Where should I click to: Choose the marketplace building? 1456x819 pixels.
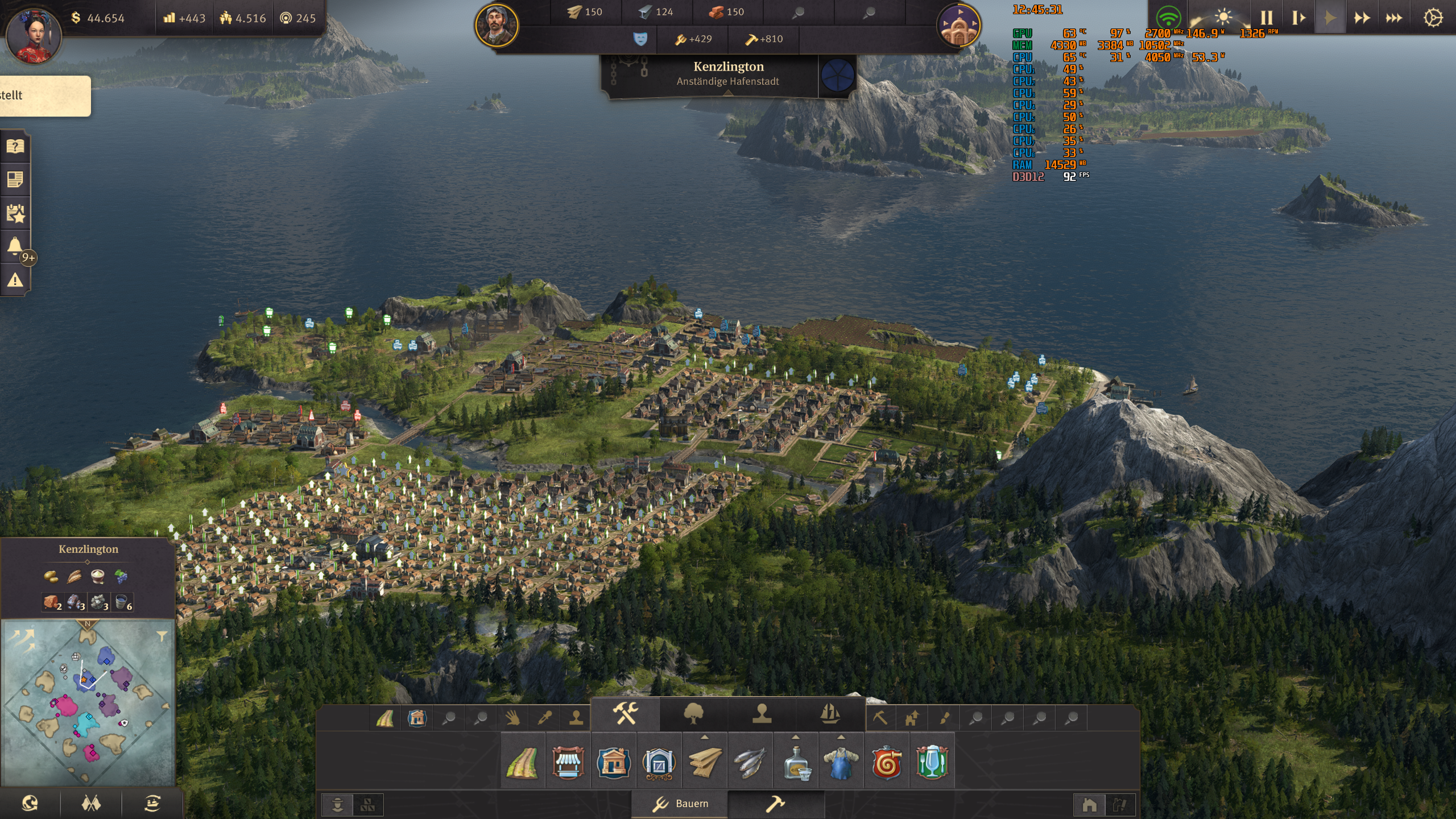tap(568, 762)
